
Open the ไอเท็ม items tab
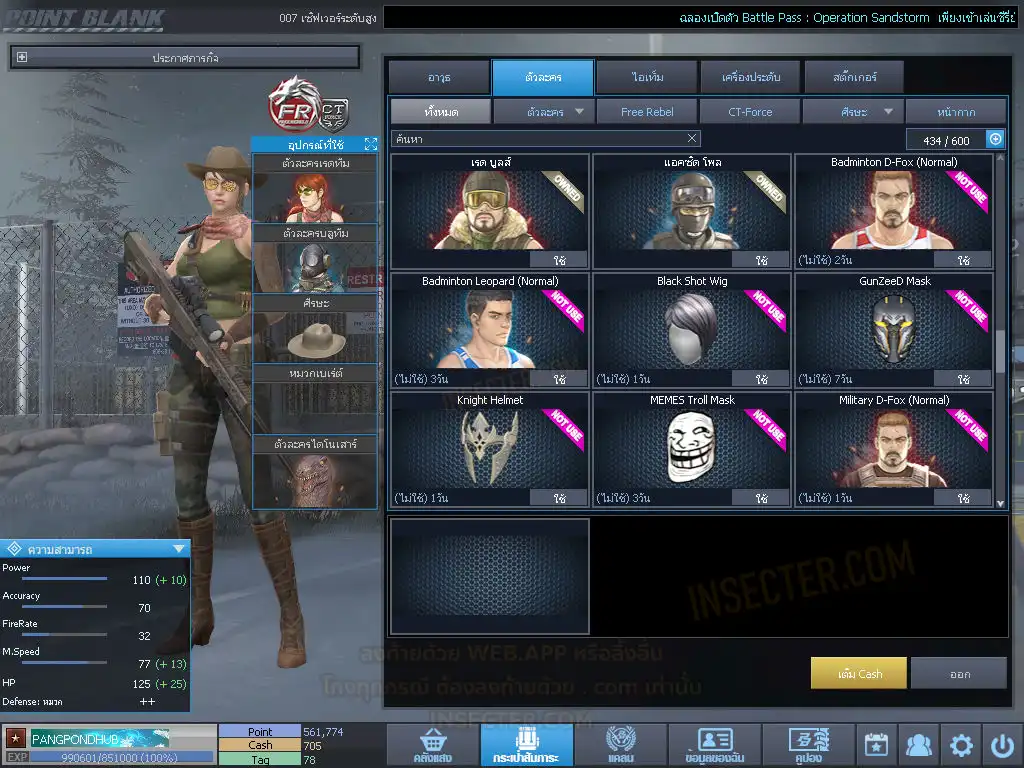[647, 77]
